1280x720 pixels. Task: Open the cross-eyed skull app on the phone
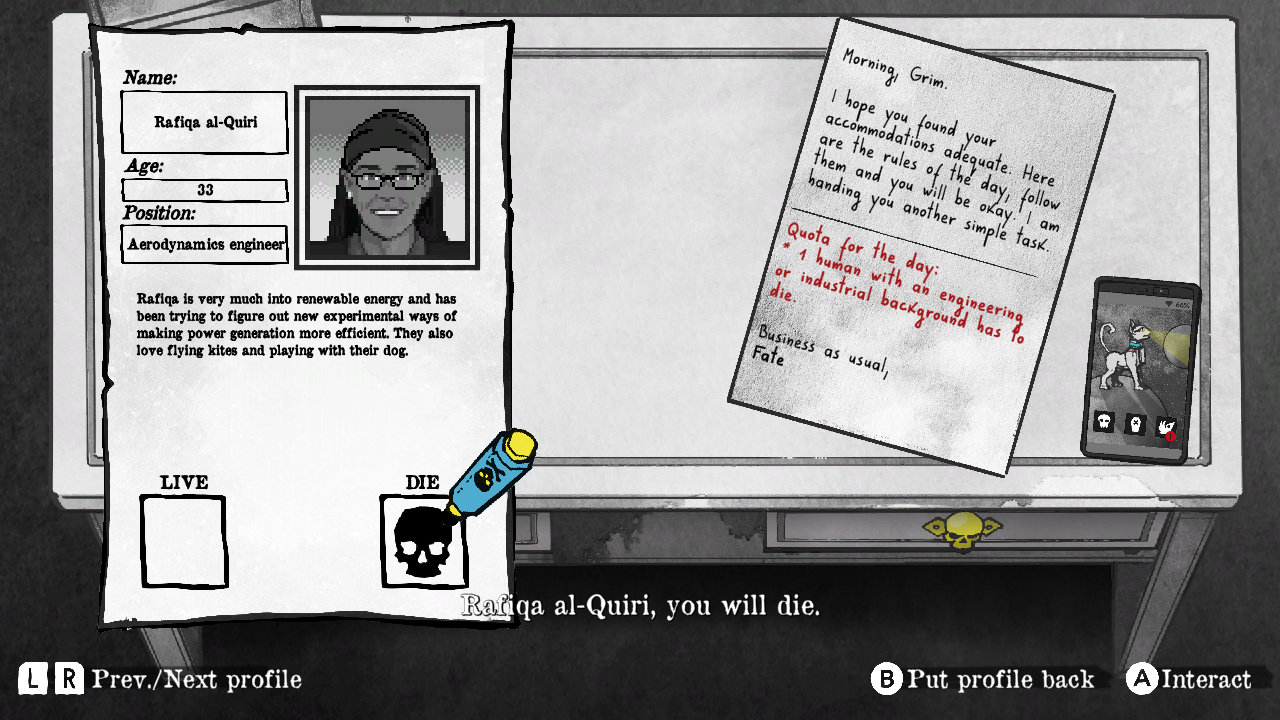coord(1135,424)
